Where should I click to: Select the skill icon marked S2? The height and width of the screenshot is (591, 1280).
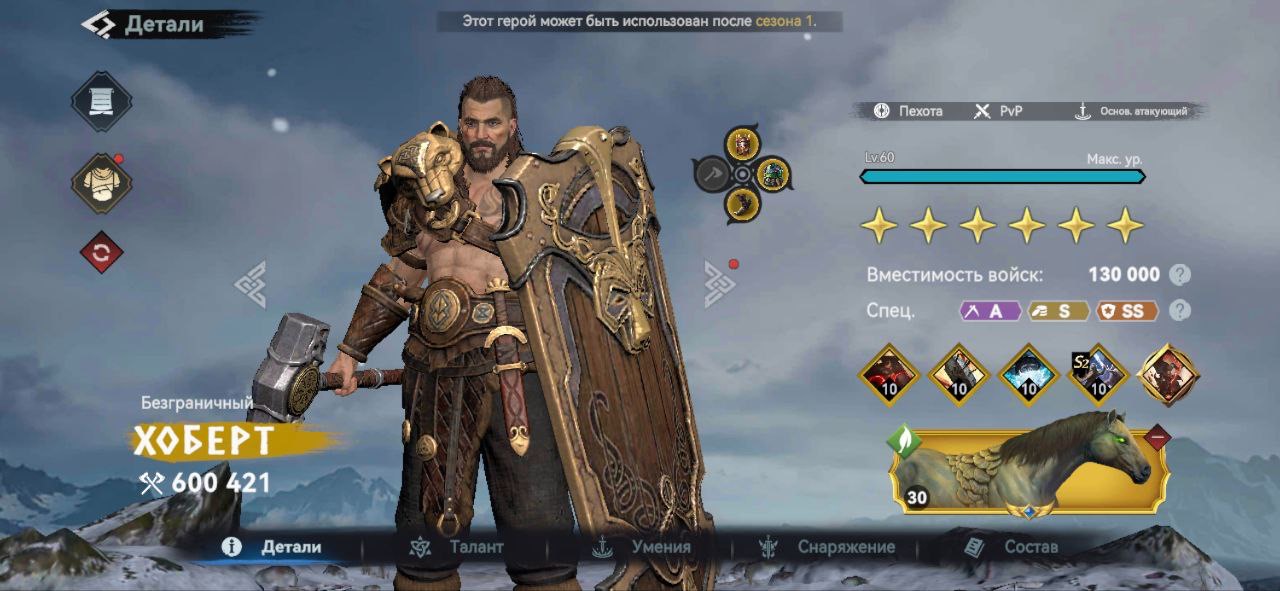point(1098,373)
